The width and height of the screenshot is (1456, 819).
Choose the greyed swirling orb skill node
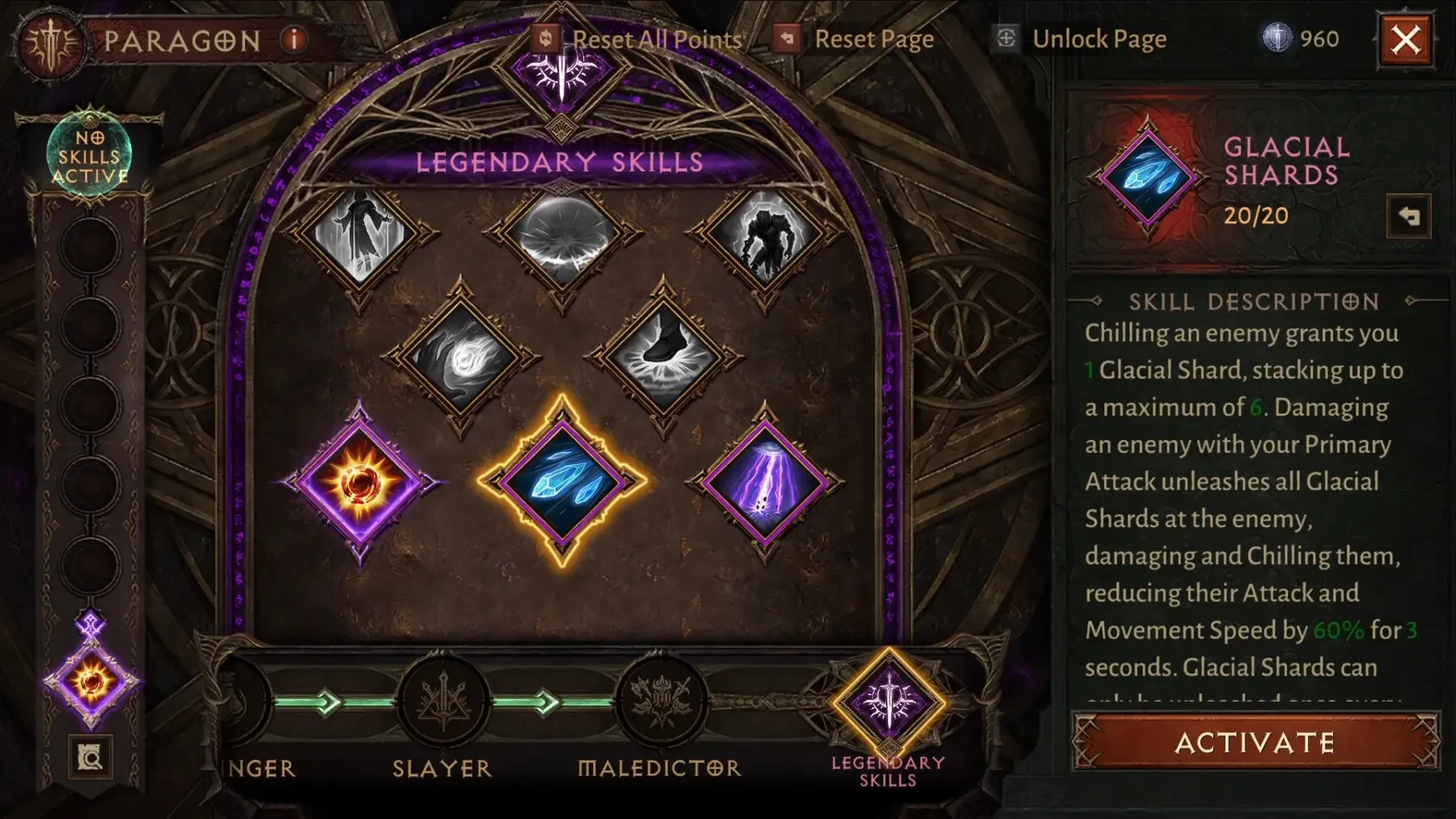pyautogui.click(x=461, y=357)
